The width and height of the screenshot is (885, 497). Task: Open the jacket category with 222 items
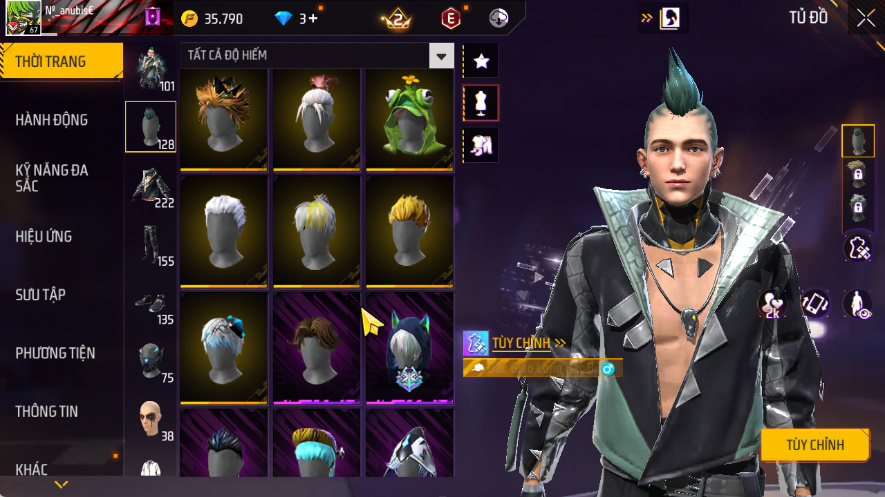point(150,186)
